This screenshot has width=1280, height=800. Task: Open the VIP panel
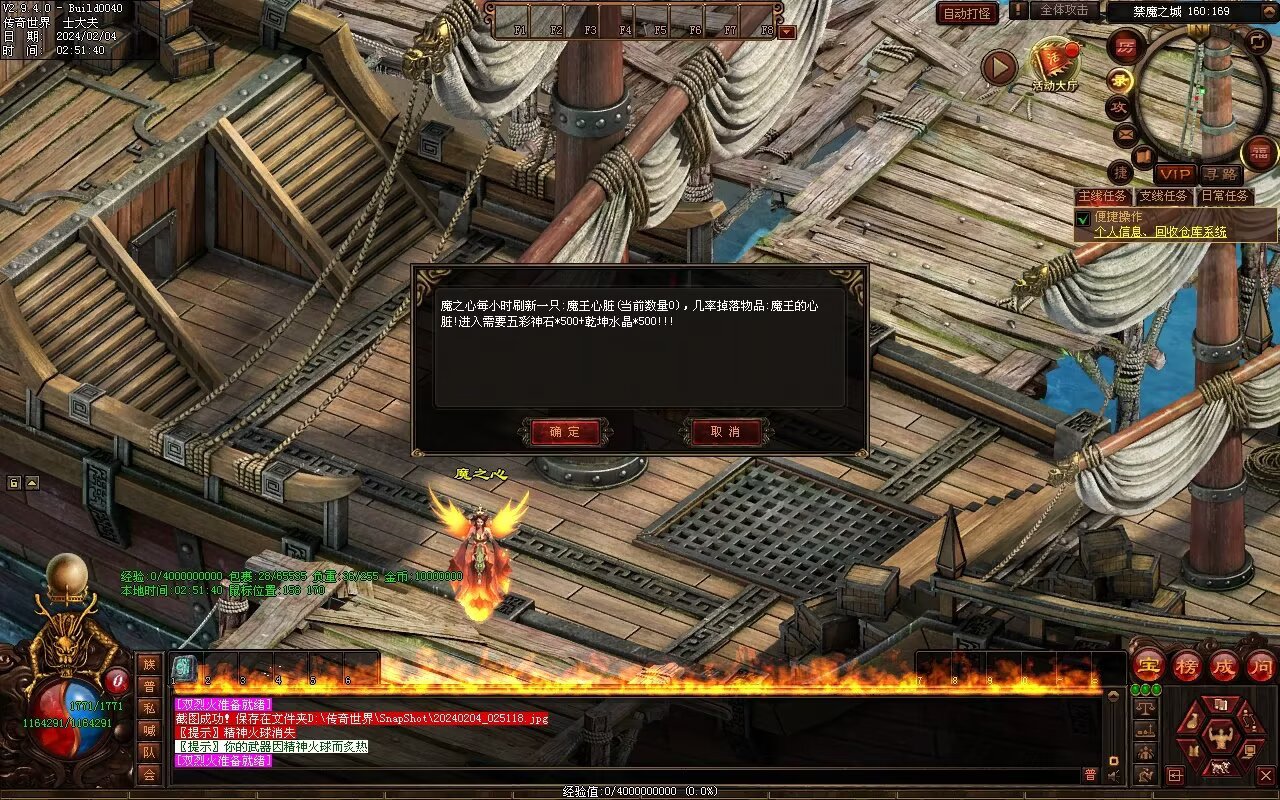(1175, 174)
